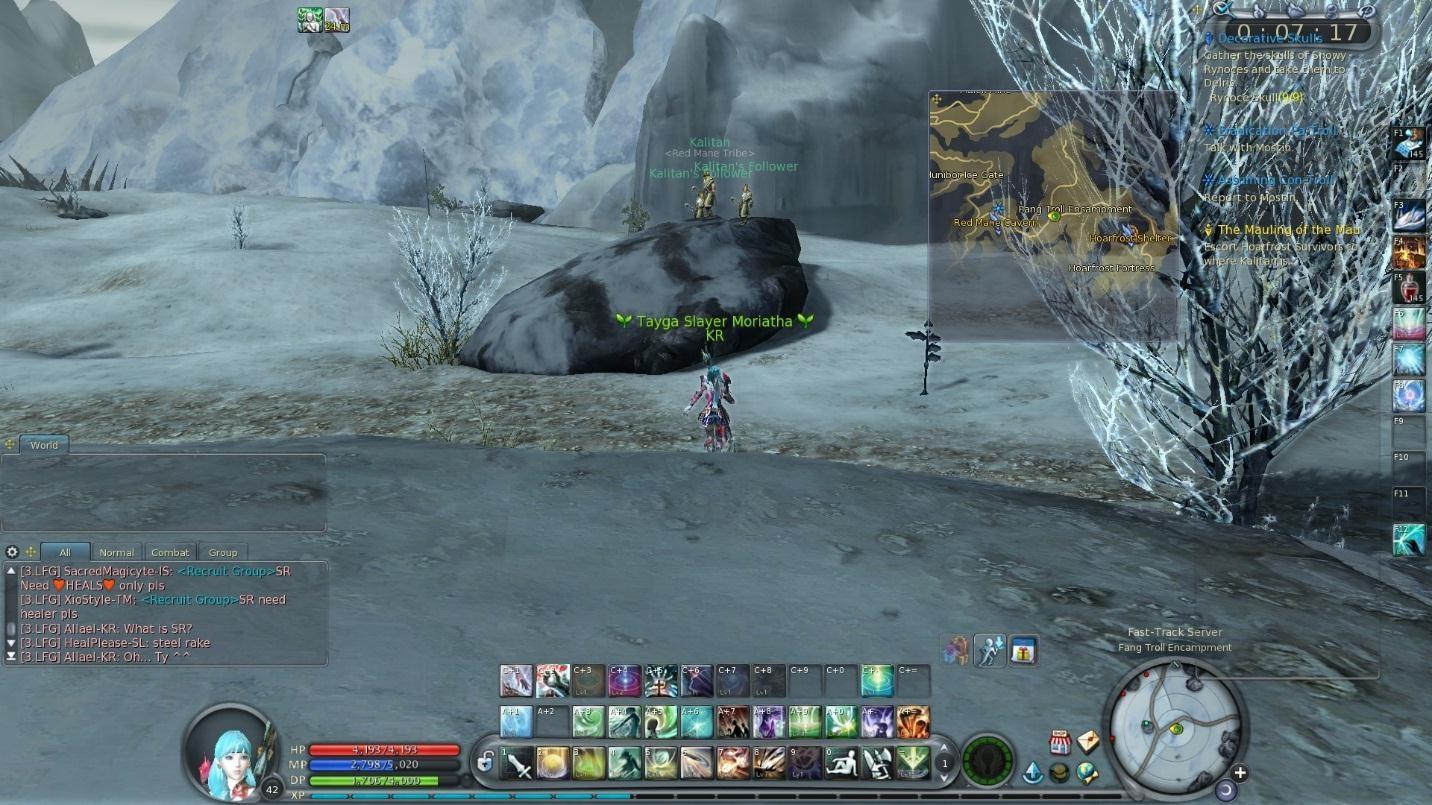Click the calendar gift reward icon
The image size is (1432, 805).
[1022, 651]
